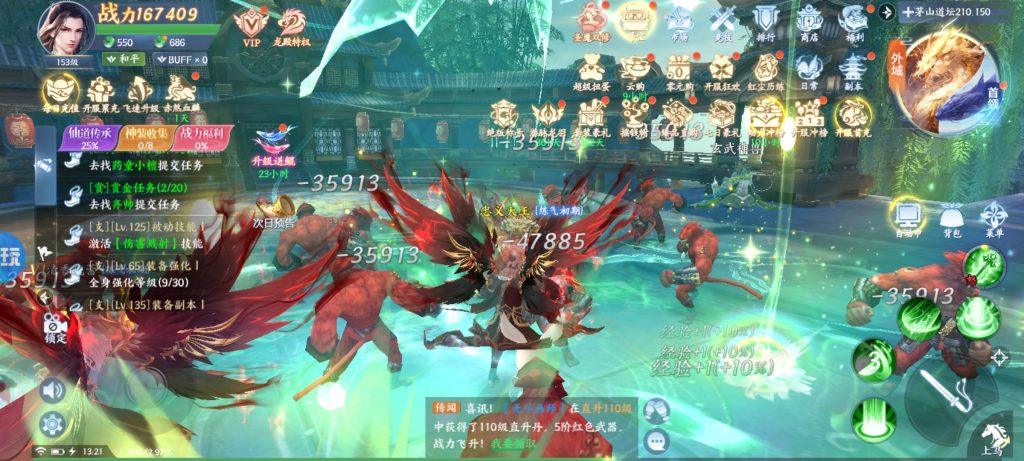Switch to the 仙道传承 tab
1024x461 pixels.
click(x=88, y=138)
